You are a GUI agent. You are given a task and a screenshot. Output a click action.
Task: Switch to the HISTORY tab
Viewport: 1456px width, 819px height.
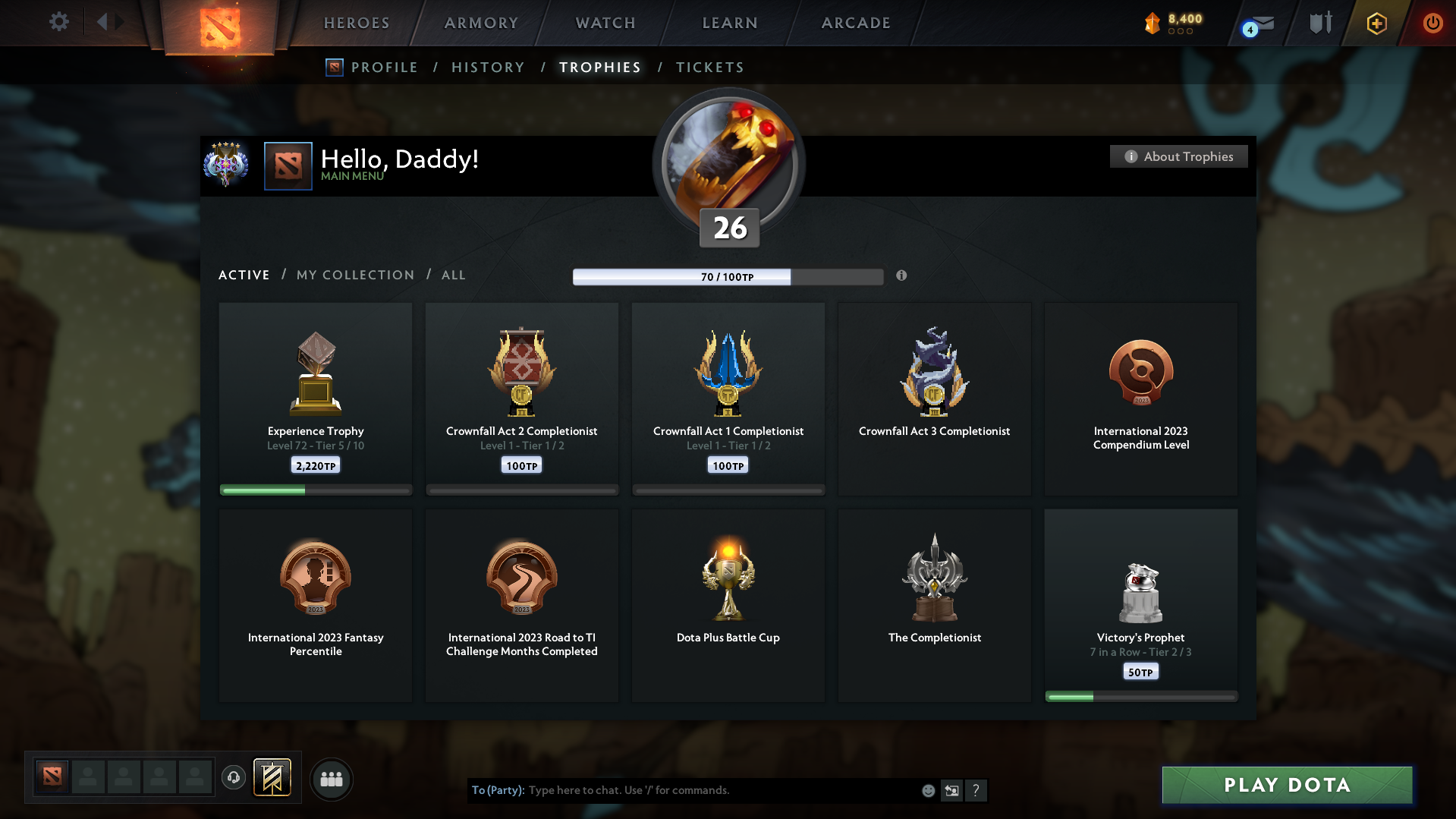[488, 67]
